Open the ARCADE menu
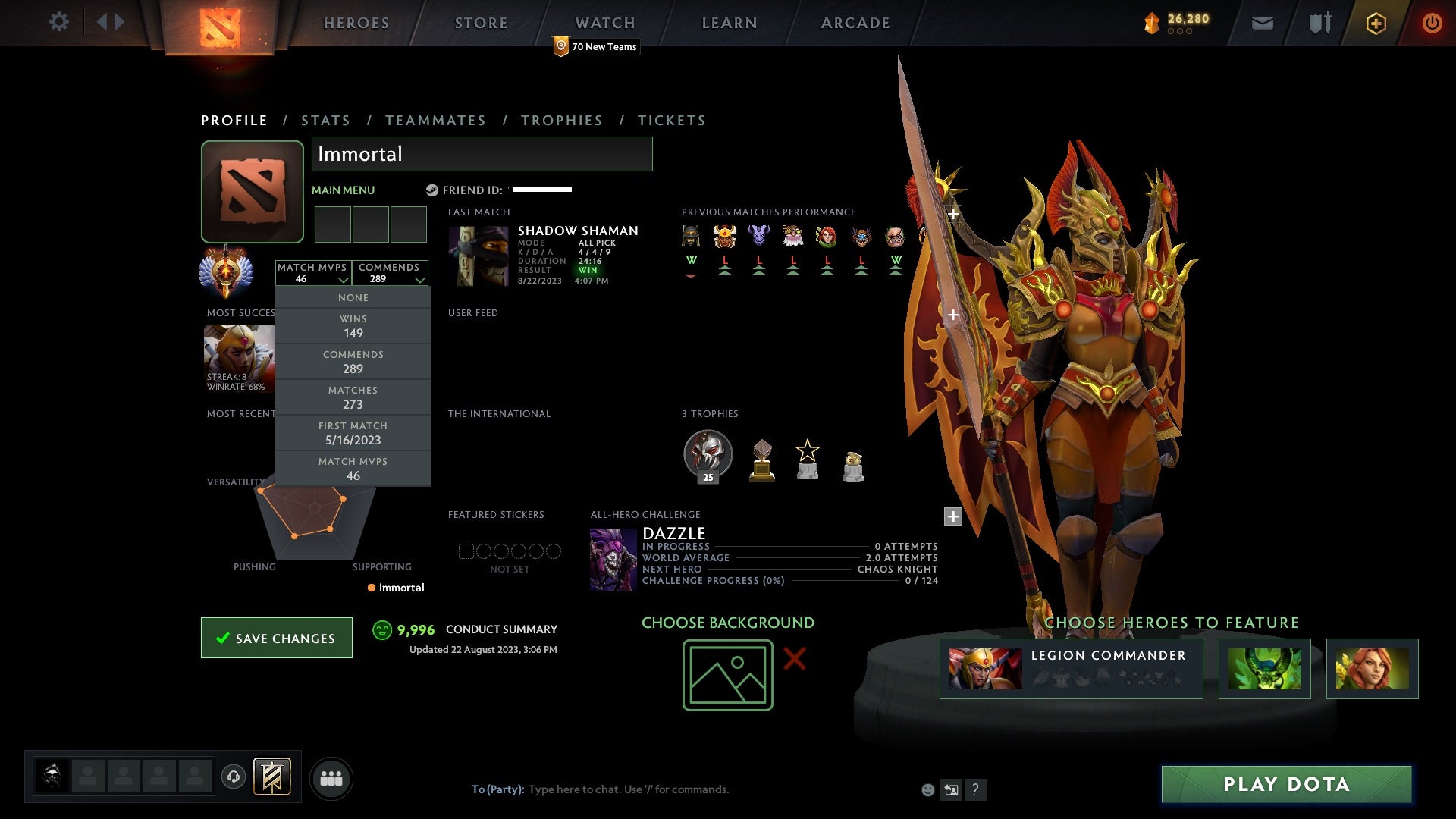The height and width of the screenshot is (819, 1456). click(x=854, y=23)
